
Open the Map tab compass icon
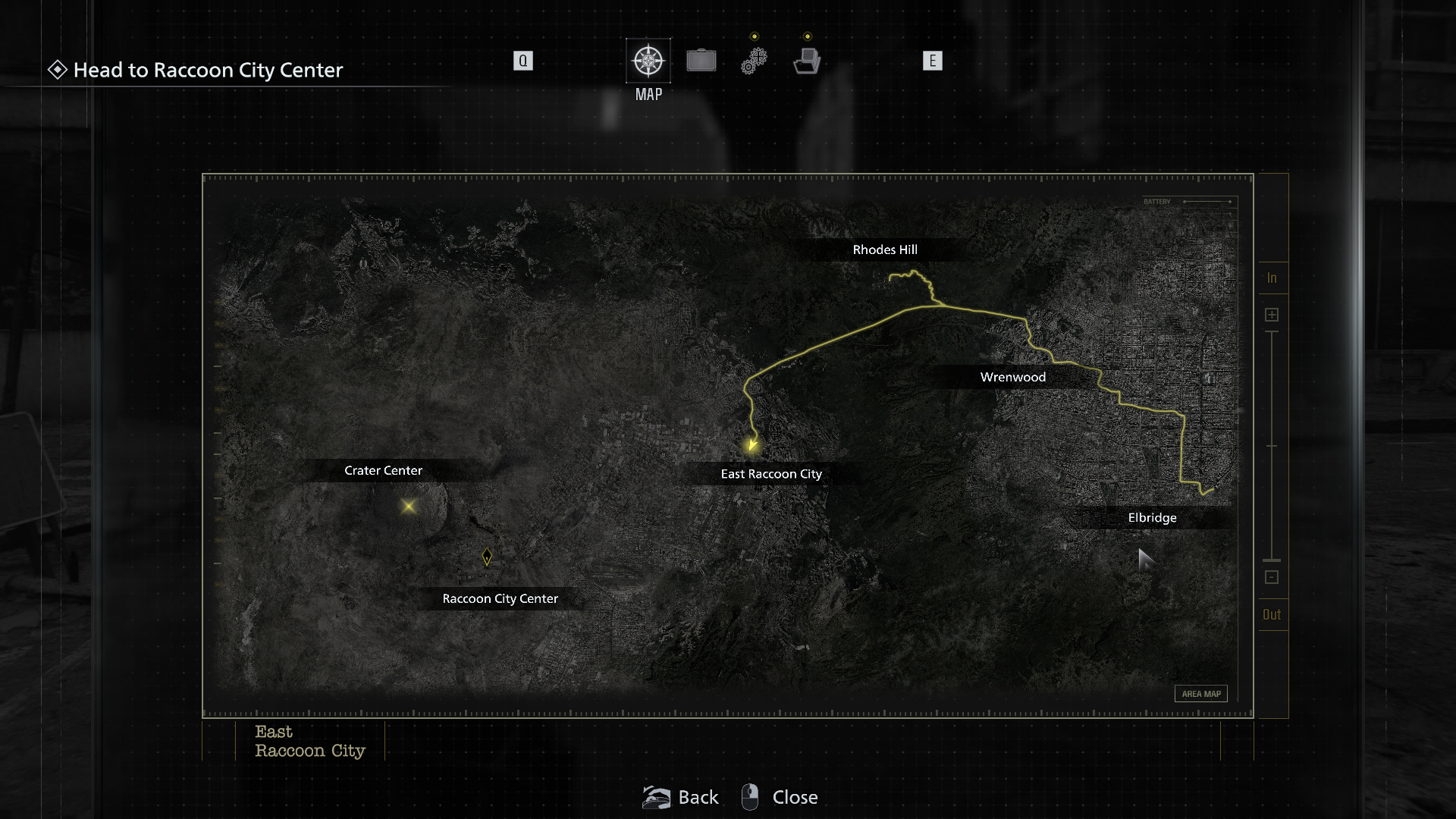(648, 61)
